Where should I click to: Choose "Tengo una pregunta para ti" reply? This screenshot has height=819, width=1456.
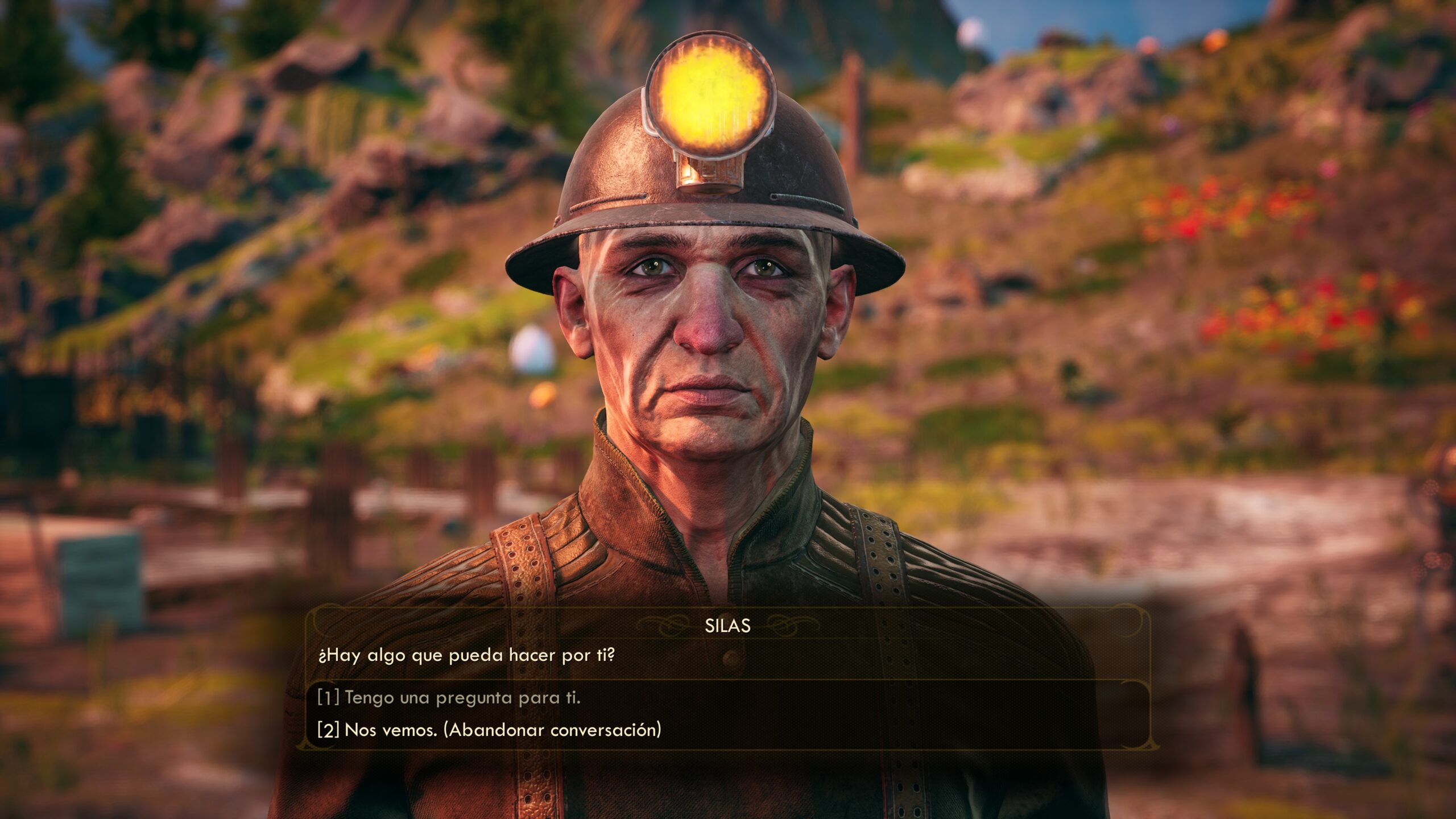coord(449,697)
